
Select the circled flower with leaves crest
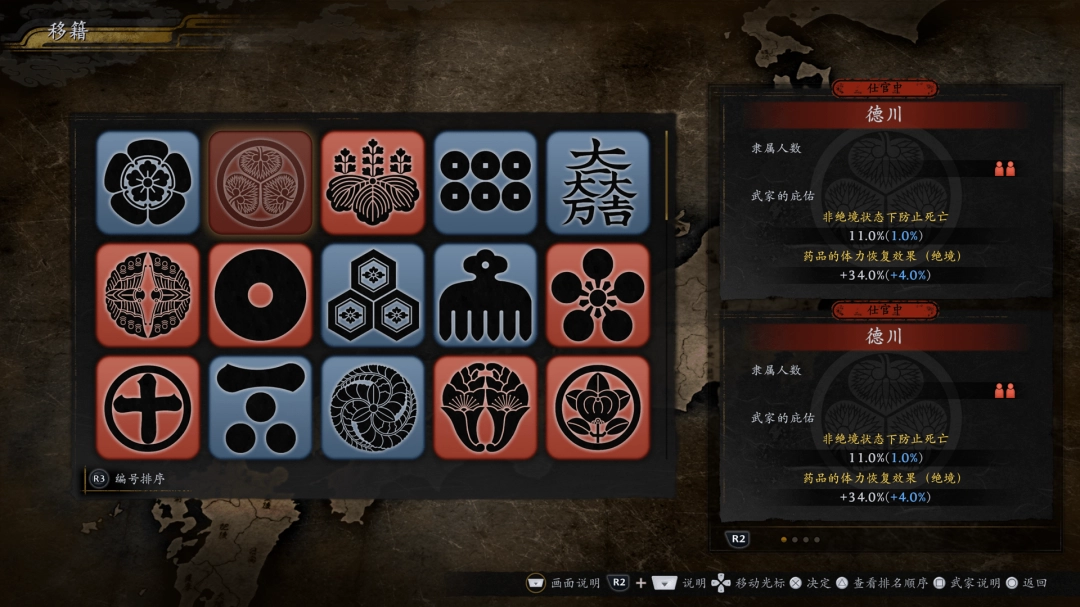click(x=598, y=407)
